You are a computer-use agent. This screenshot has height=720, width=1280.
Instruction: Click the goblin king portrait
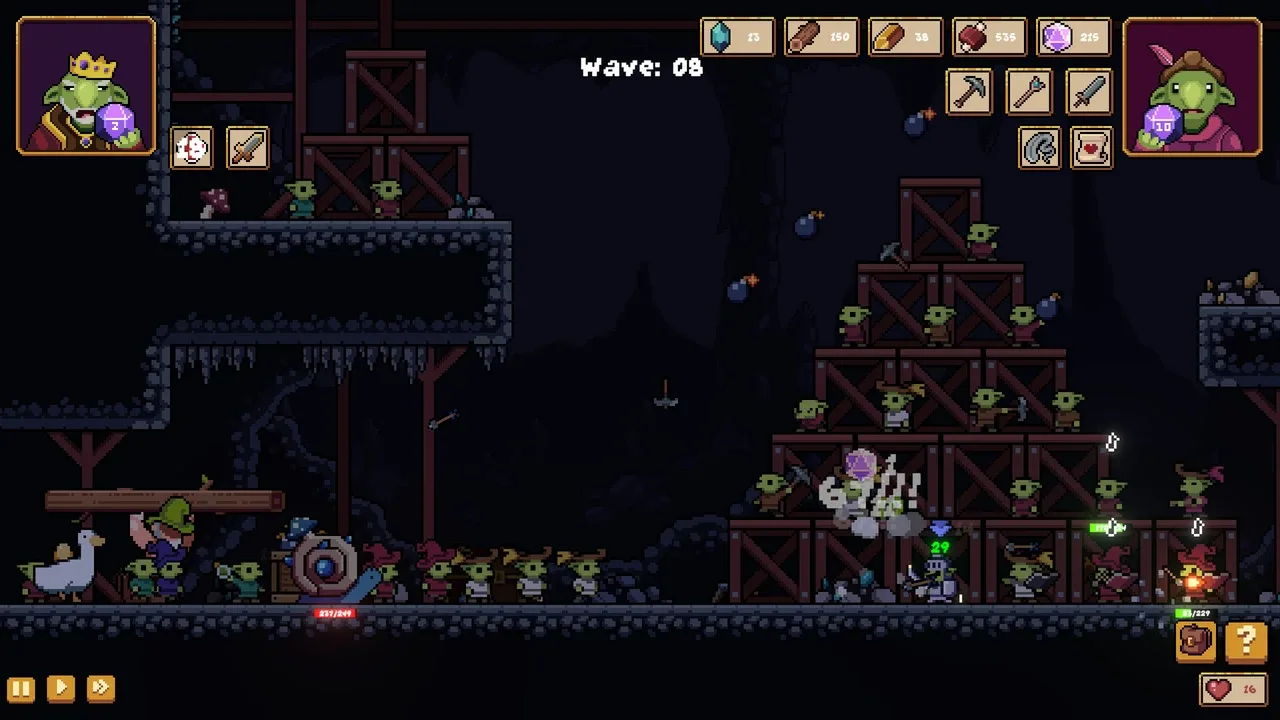point(86,86)
